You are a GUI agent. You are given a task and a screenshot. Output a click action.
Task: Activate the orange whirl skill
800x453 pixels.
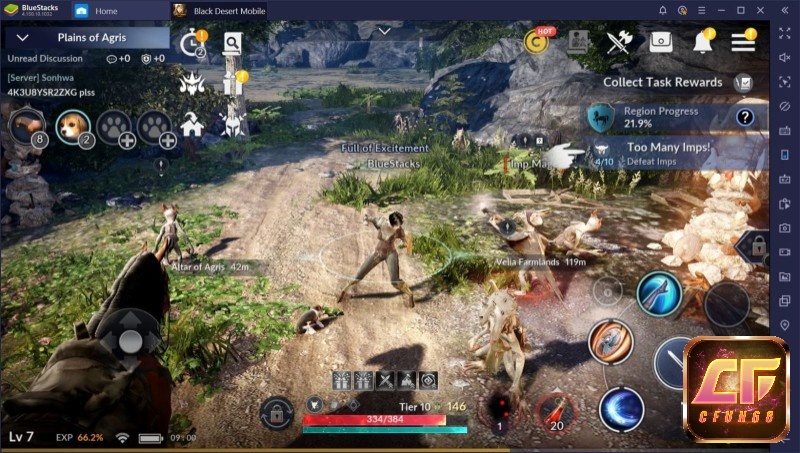pos(609,340)
